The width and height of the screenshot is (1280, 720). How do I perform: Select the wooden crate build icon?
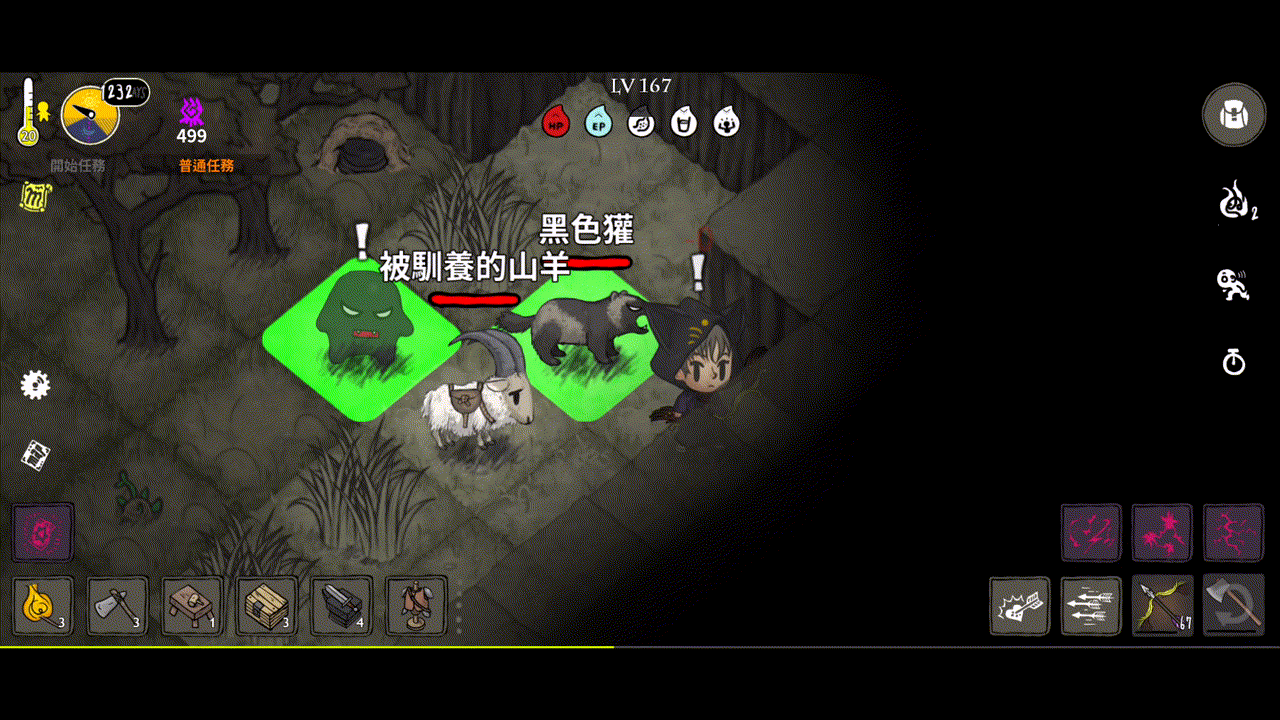coord(266,606)
